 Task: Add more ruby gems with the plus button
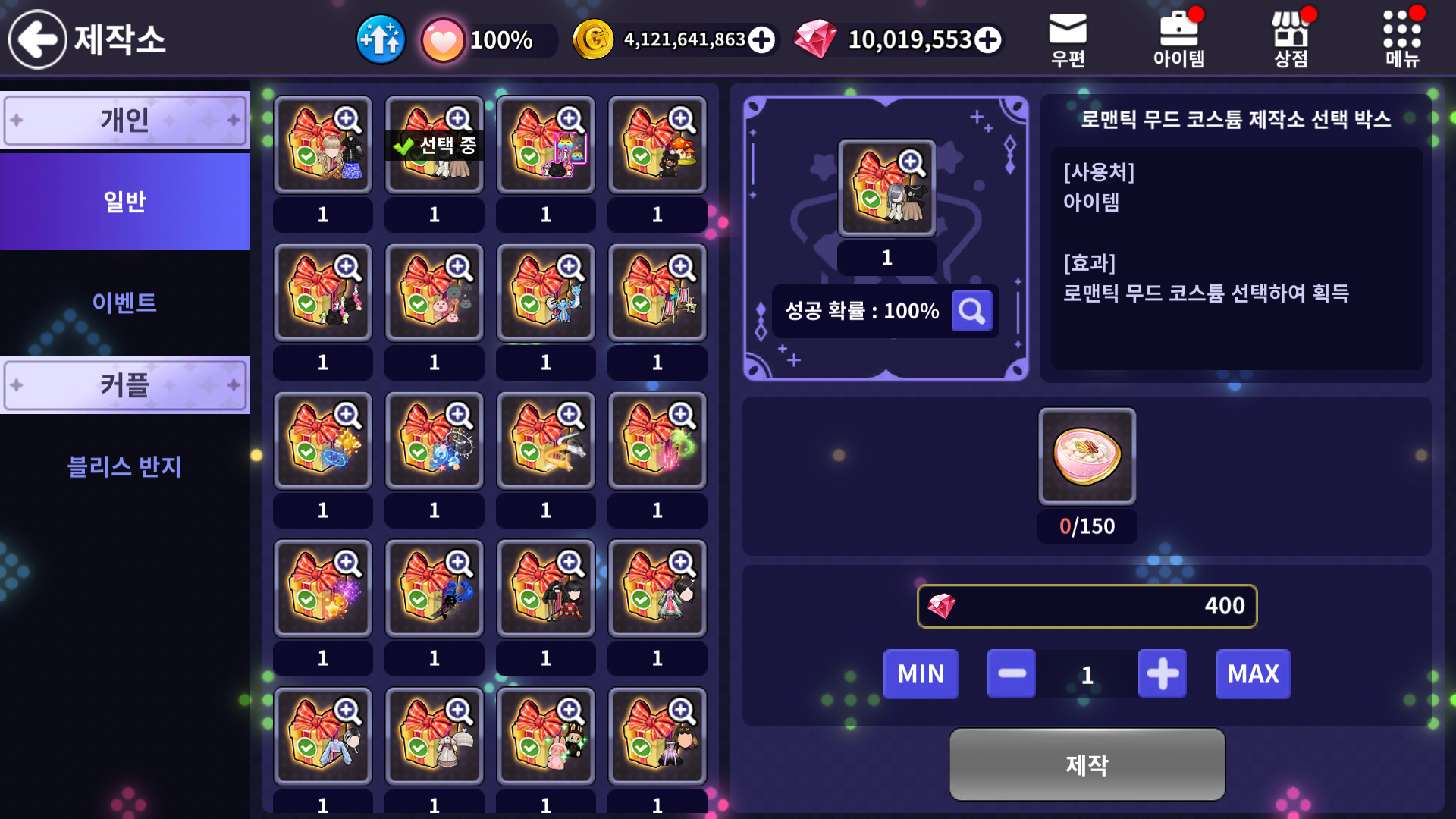[x=987, y=39]
